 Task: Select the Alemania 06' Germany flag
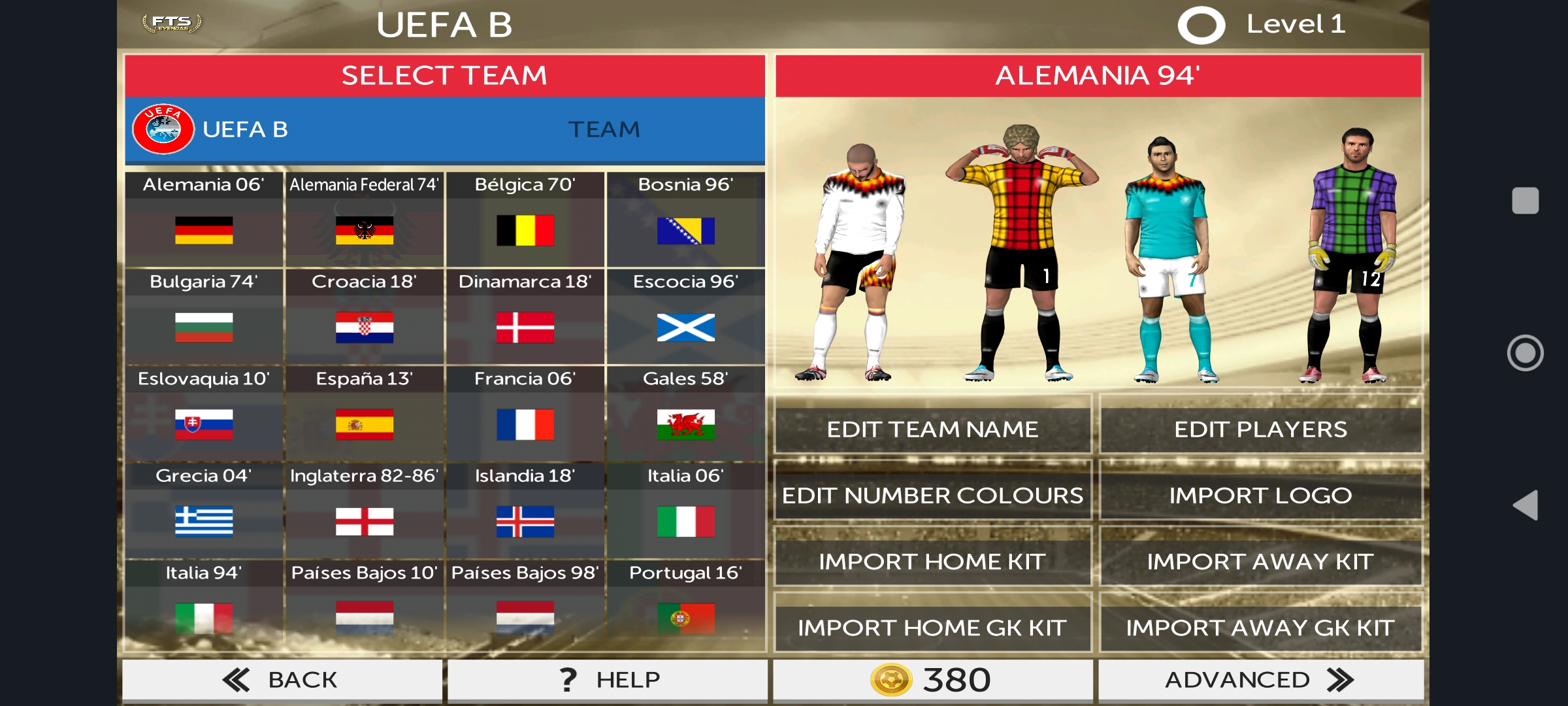pos(203,230)
